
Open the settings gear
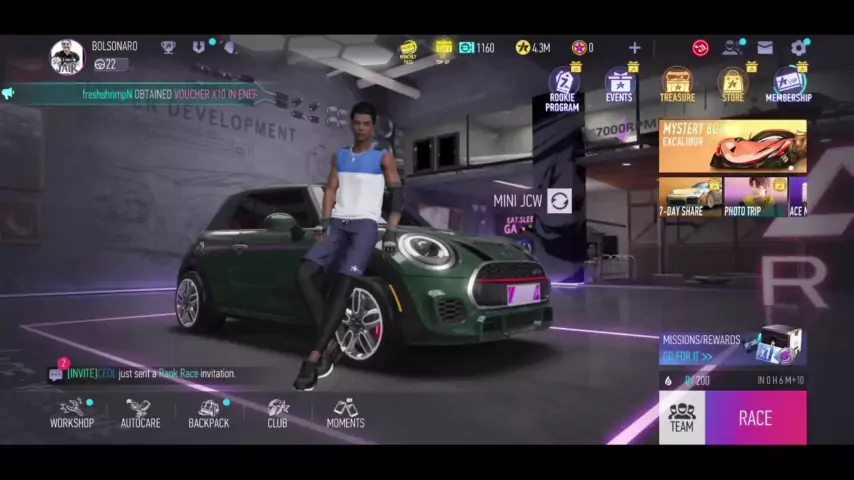(x=798, y=47)
